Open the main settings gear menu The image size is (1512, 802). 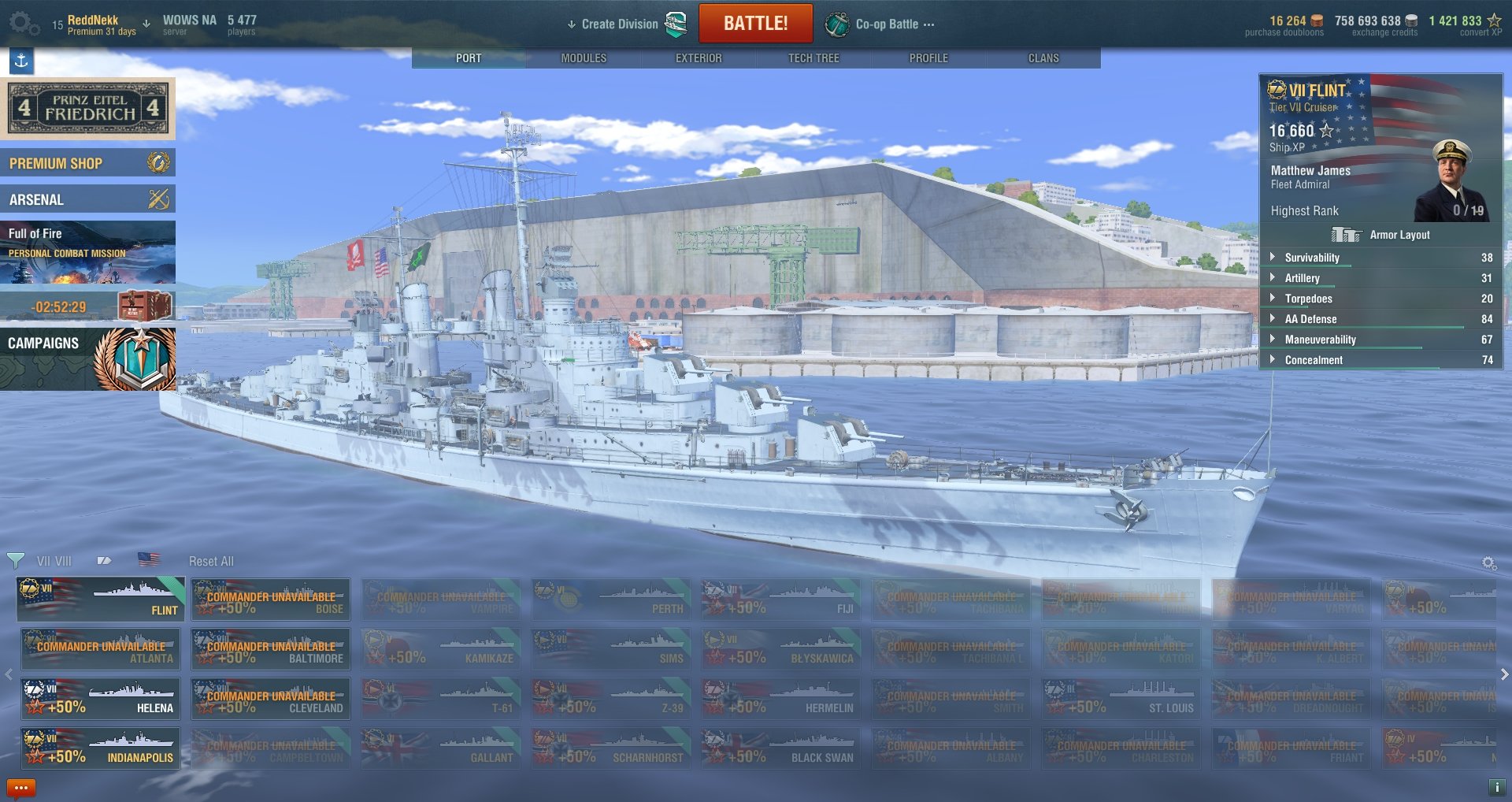pyautogui.click(x=23, y=24)
